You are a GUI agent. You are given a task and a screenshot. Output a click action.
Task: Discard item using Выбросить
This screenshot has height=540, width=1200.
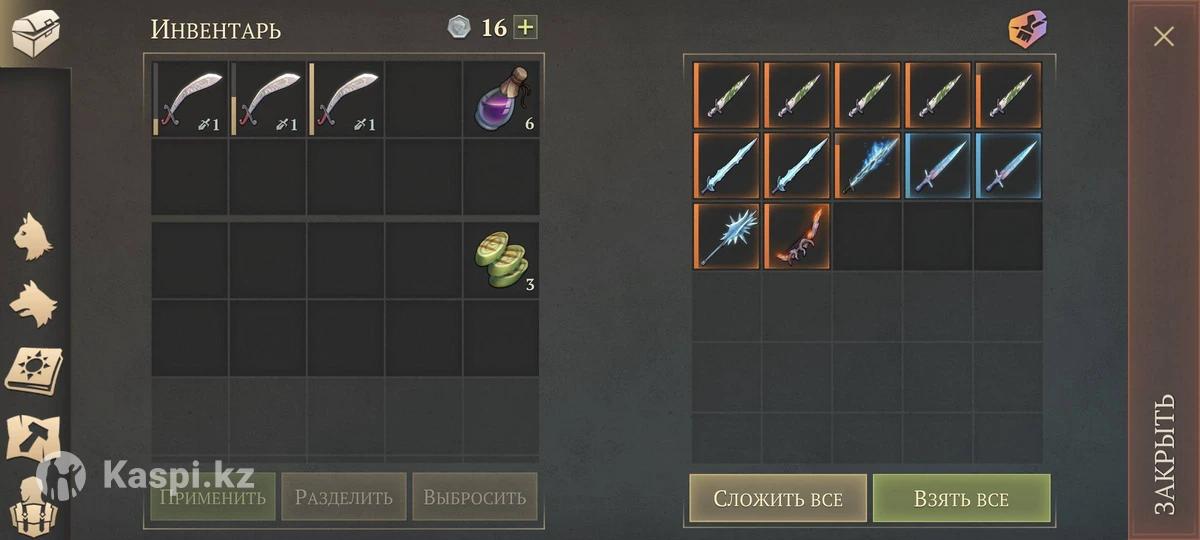click(x=474, y=497)
